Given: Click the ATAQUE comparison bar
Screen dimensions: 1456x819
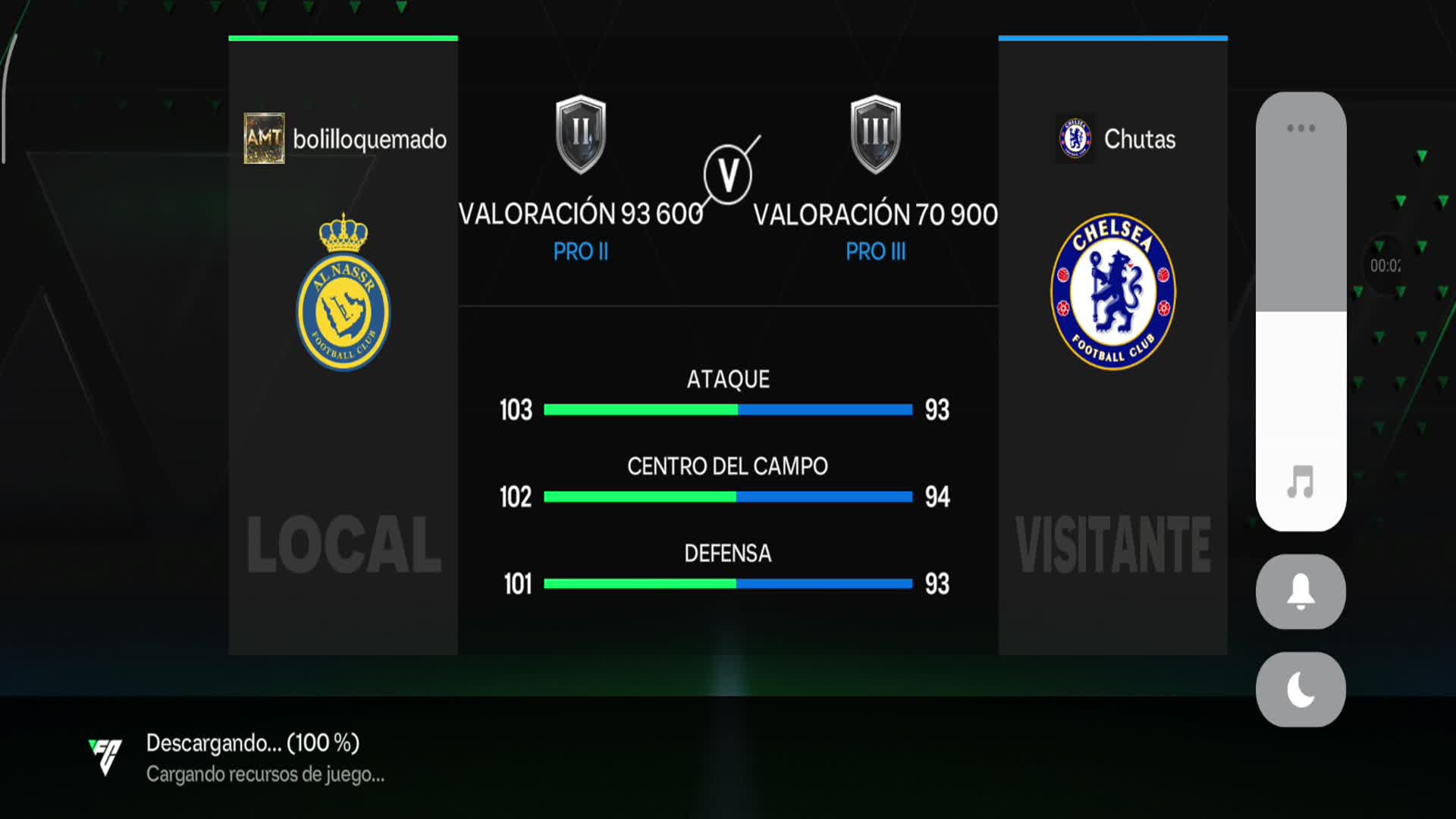Looking at the screenshot, I should click(x=728, y=409).
